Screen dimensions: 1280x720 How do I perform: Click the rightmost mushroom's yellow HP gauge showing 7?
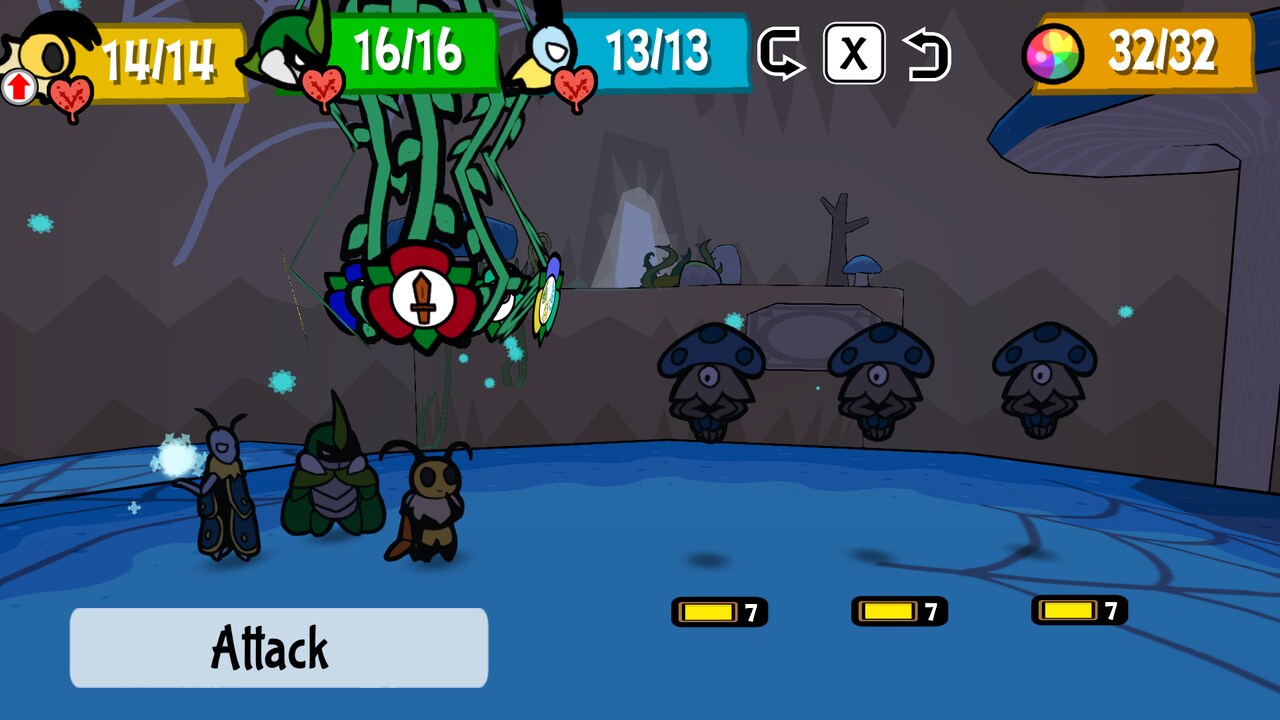click(x=1078, y=610)
